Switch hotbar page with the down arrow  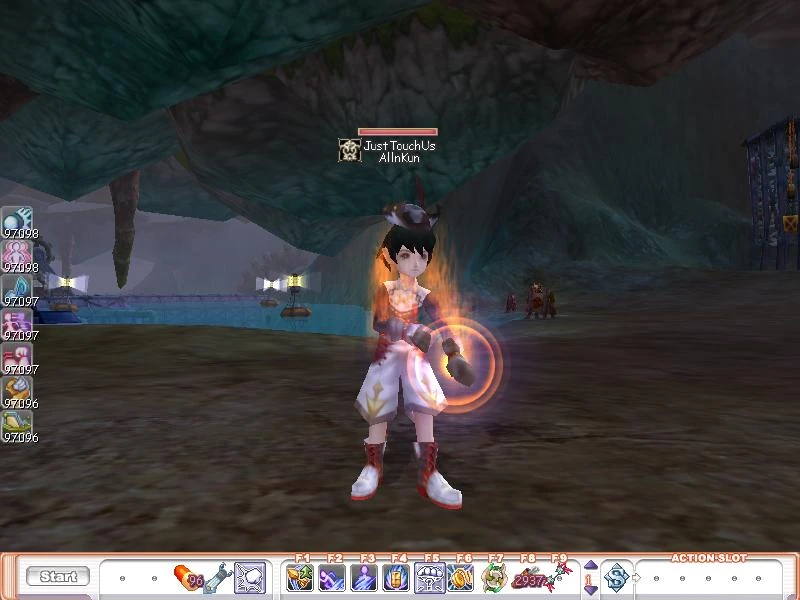590,590
